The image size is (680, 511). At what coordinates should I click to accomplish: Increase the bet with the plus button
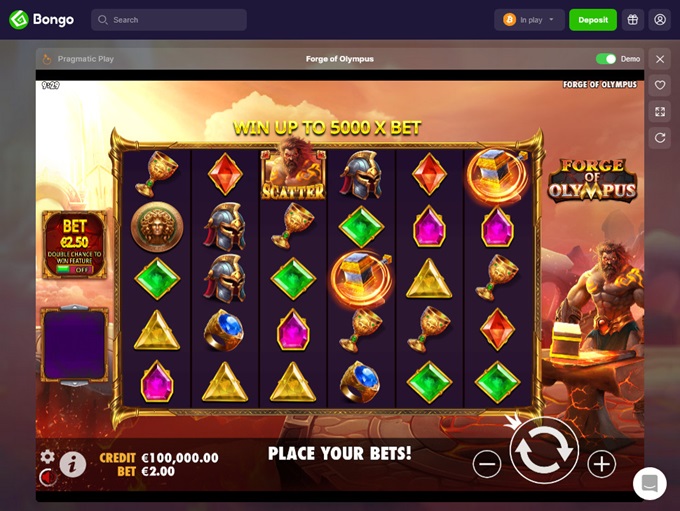pyautogui.click(x=601, y=463)
